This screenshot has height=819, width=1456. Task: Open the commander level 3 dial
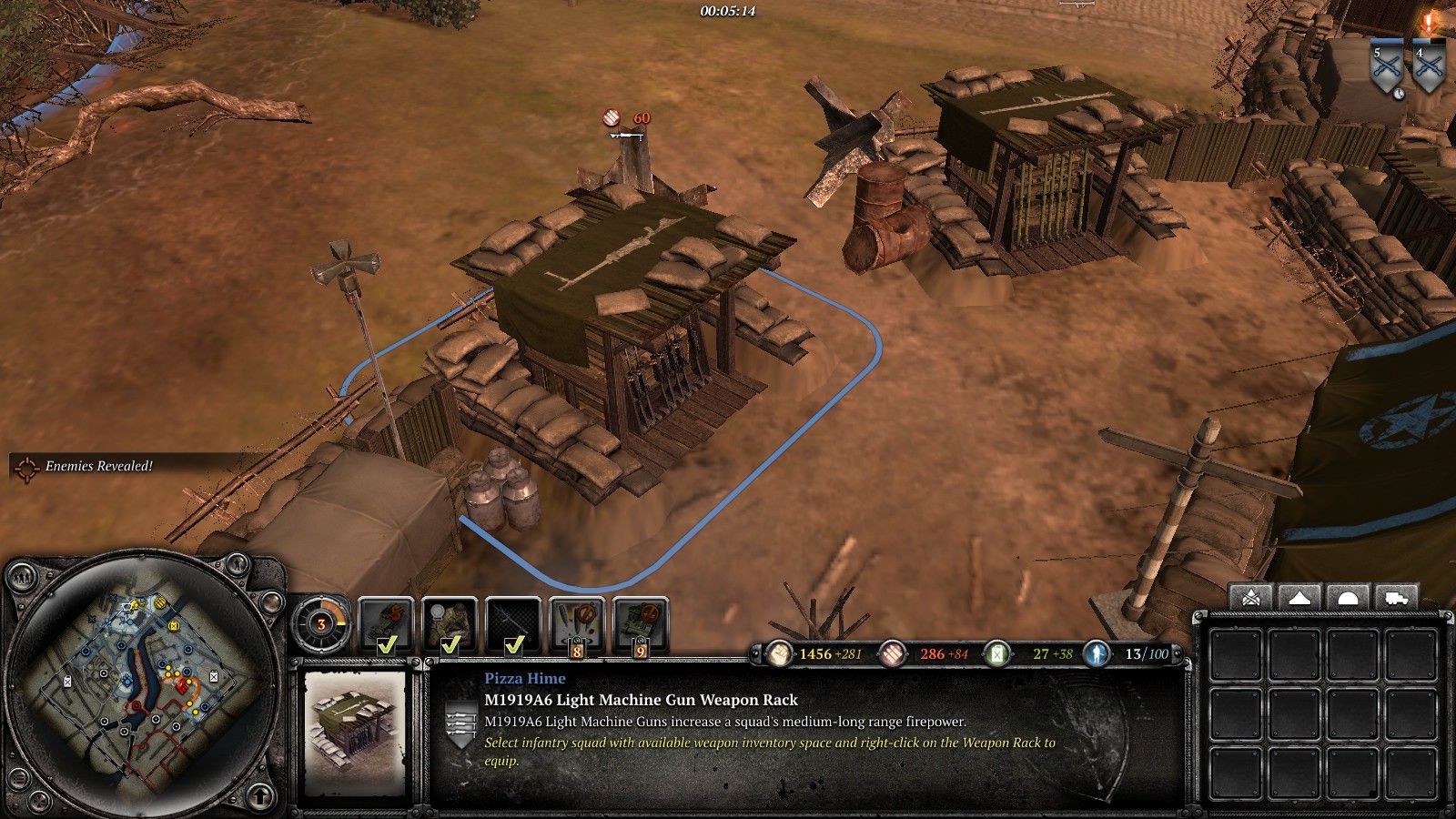tap(321, 624)
